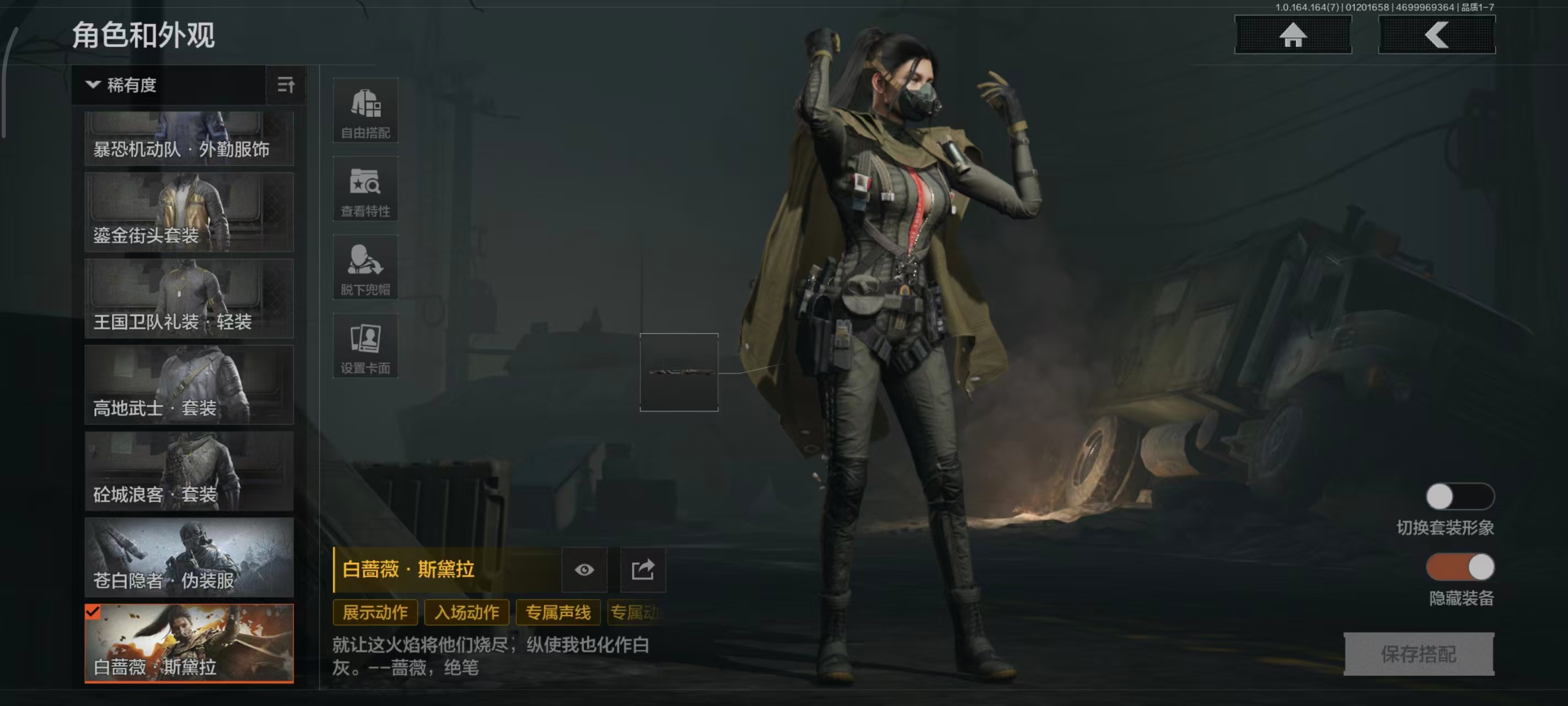Pick the 高地武士·套装 outfit

pos(189,385)
